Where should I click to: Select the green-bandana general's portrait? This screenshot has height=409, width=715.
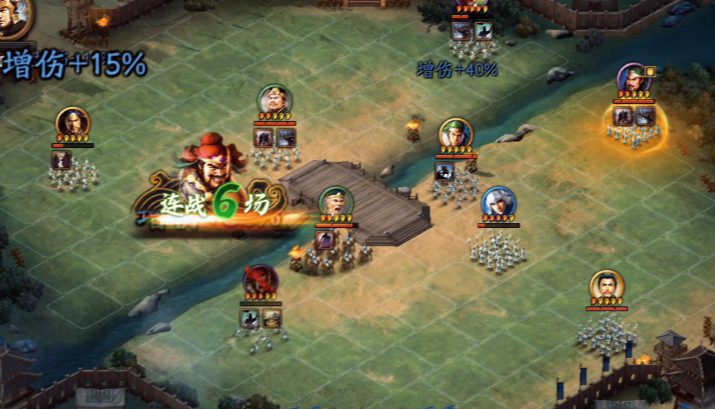[456, 134]
